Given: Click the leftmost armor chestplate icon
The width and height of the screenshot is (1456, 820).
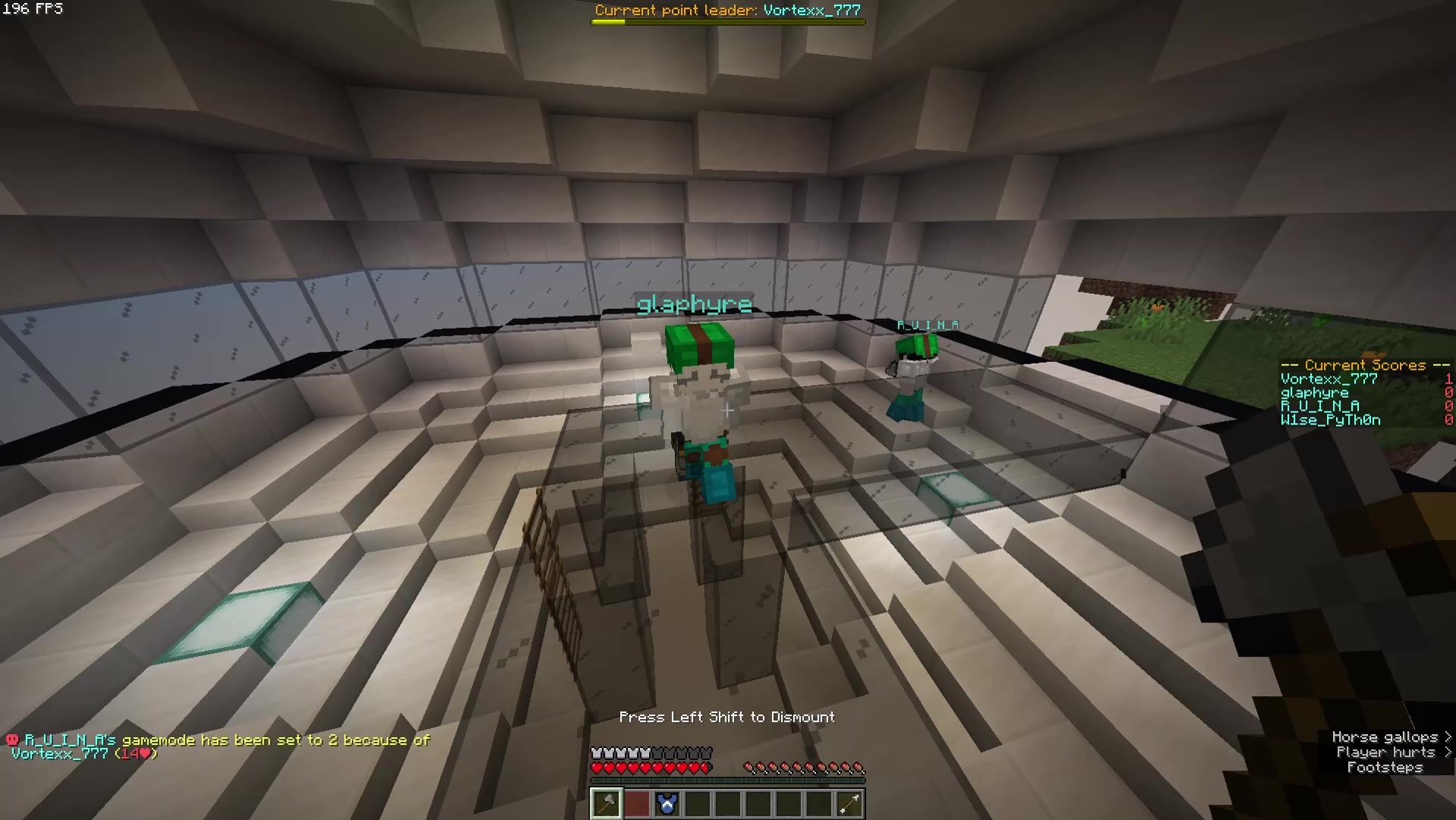Looking at the screenshot, I should pyautogui.click(x=597, y=752).
